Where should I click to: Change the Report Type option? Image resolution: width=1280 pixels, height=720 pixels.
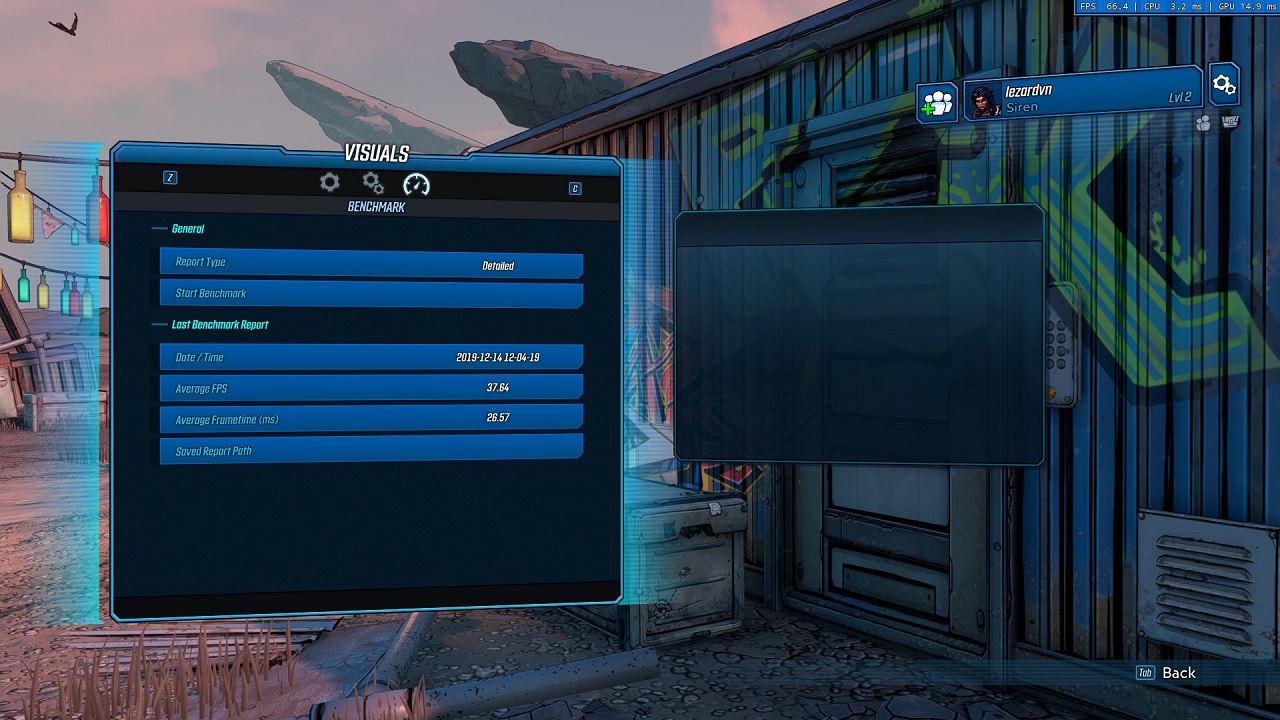click(x=371, y=264)
